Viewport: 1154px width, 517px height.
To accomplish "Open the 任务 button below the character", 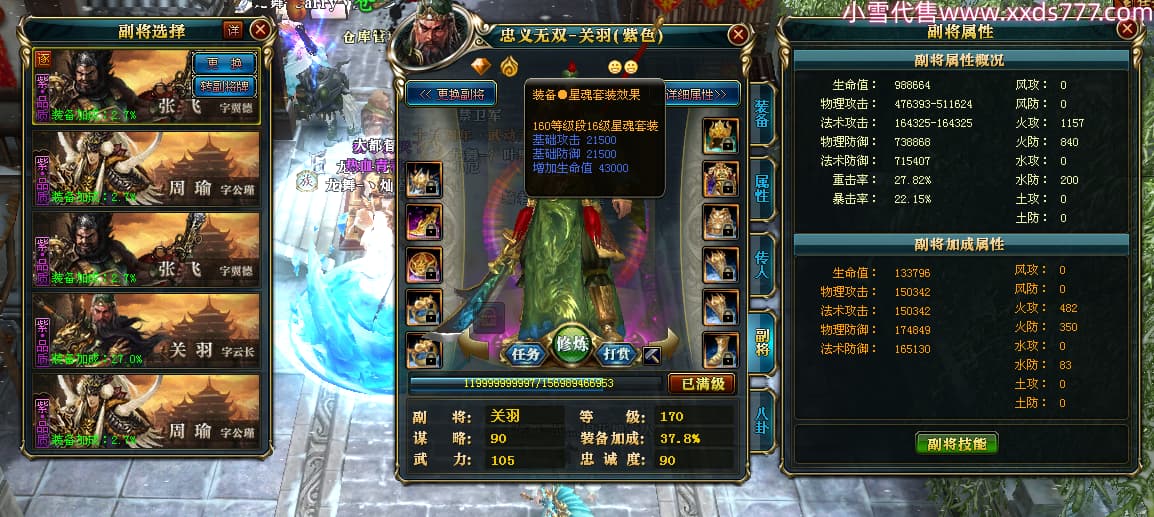I will pyautogui.click(x=525, y=353).
